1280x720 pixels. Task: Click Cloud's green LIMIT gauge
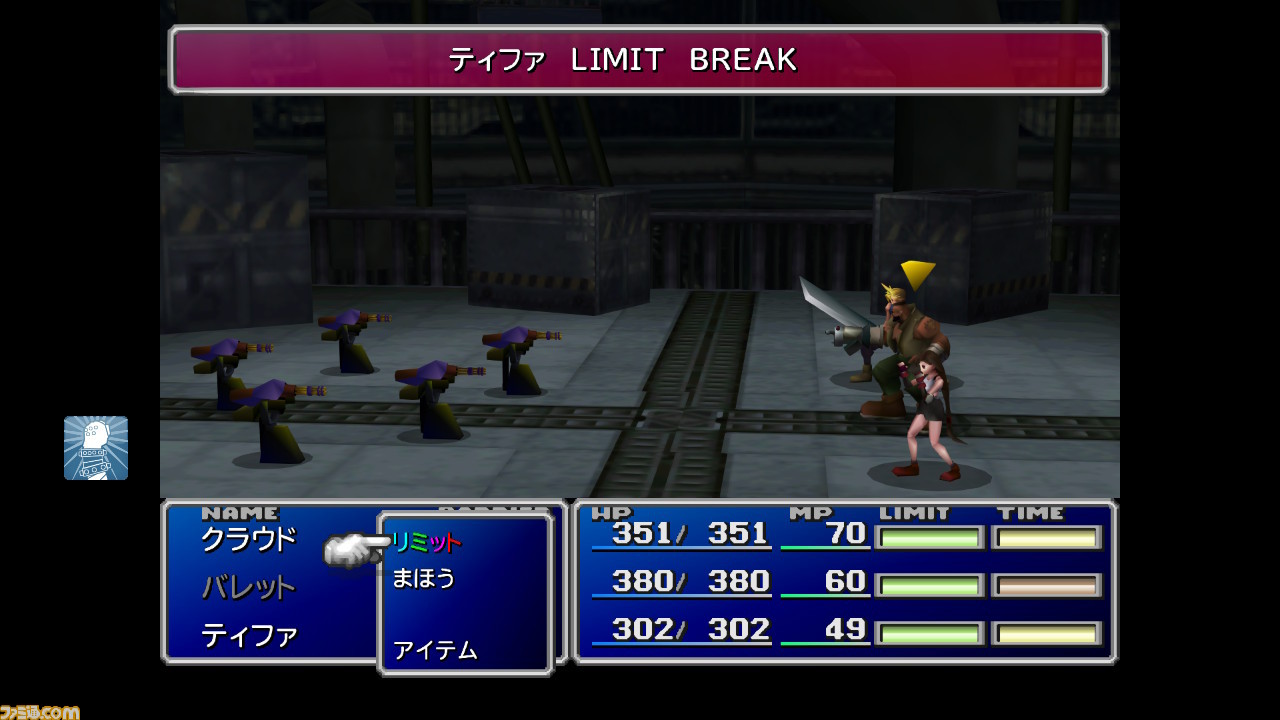click(x=930, y=537)
